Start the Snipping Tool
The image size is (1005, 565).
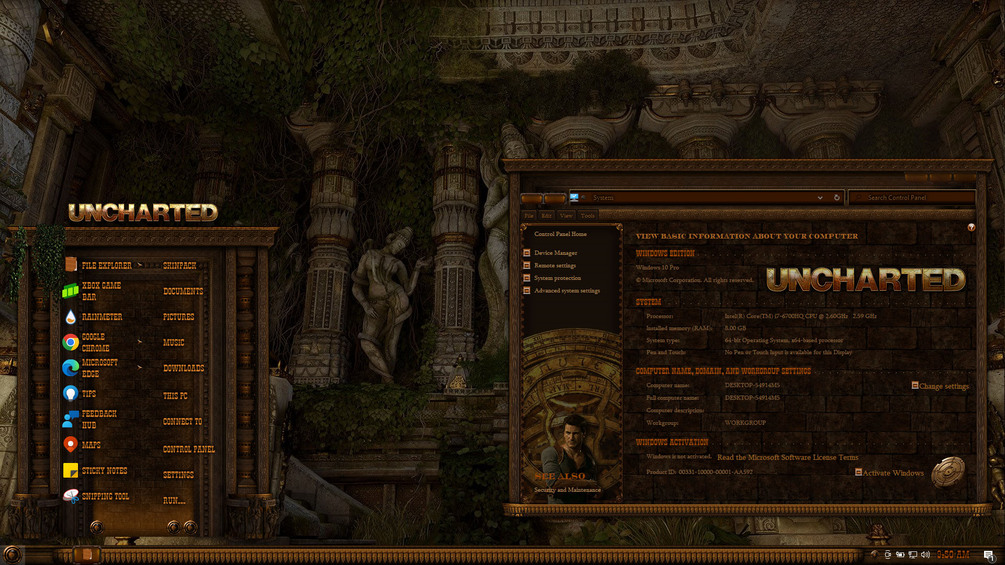[x=105, y=497]
